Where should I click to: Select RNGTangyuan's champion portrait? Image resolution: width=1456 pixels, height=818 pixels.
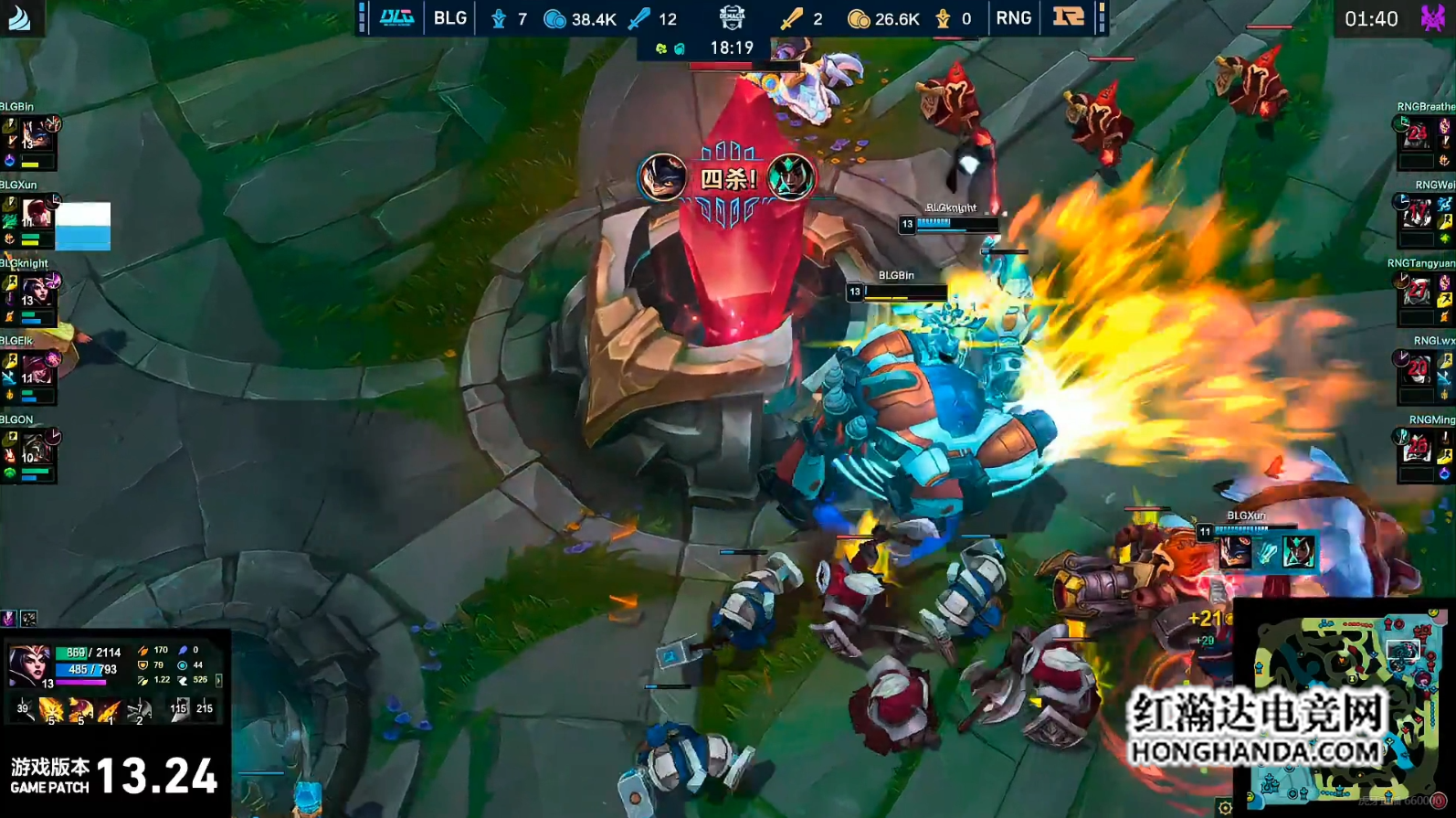pos(1417,292)
